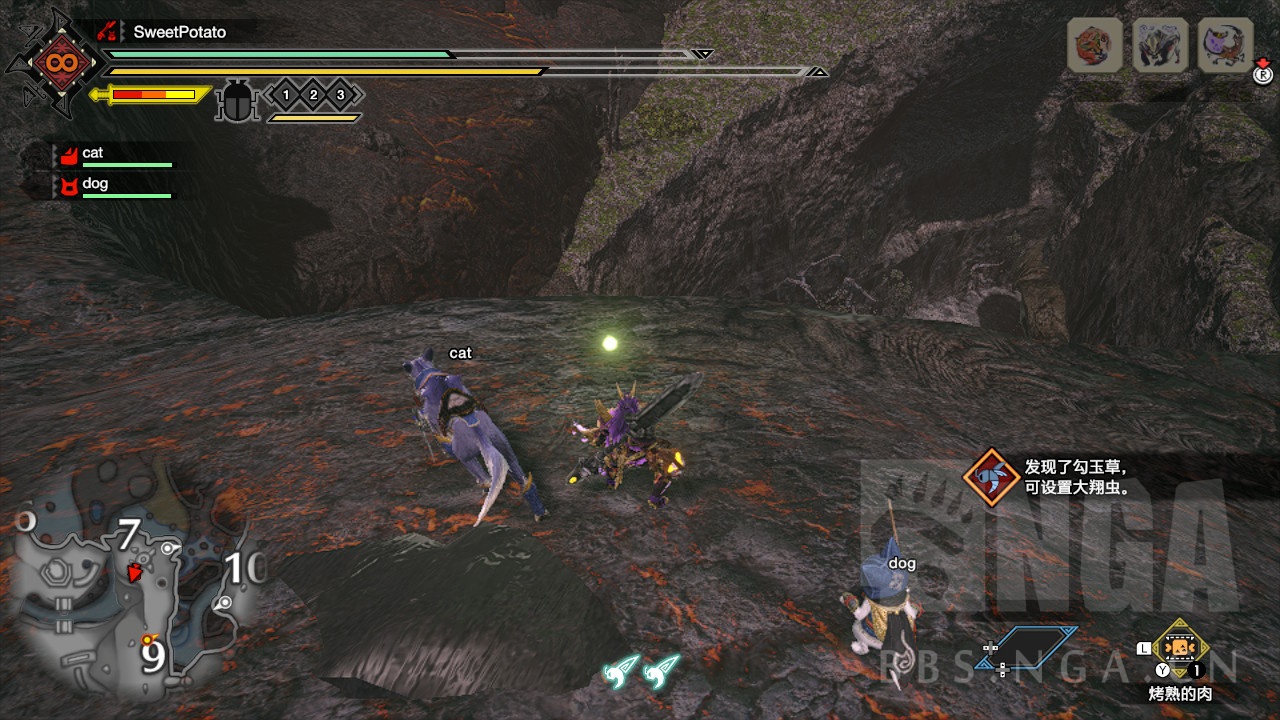Image resolution: width=1280 pixels, height=720 pixels.
Task: Select the purple crescent monster target icon
Action: click(x=1225, y=45)
